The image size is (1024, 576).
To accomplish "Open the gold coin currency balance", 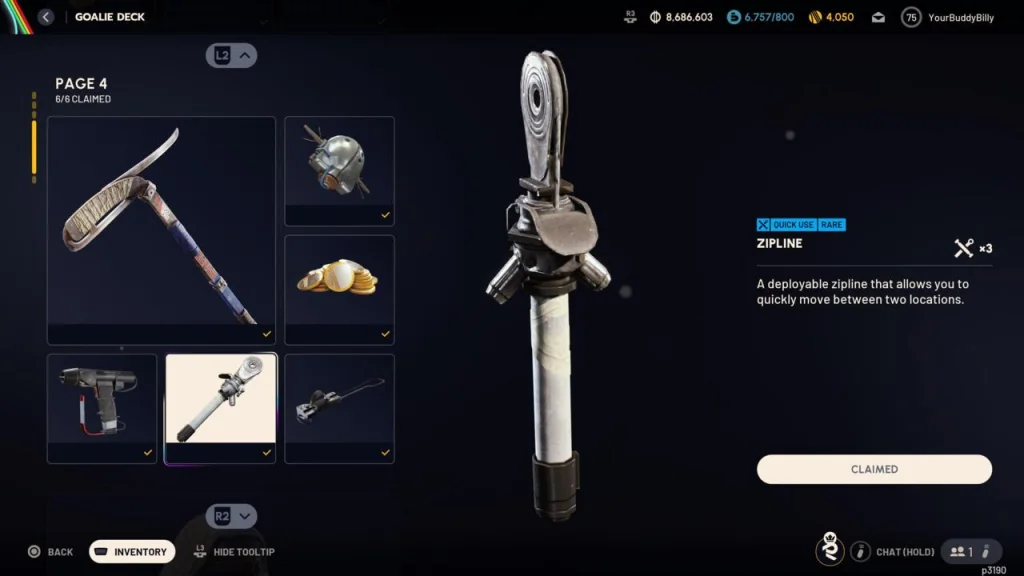I will click(831, 17).
